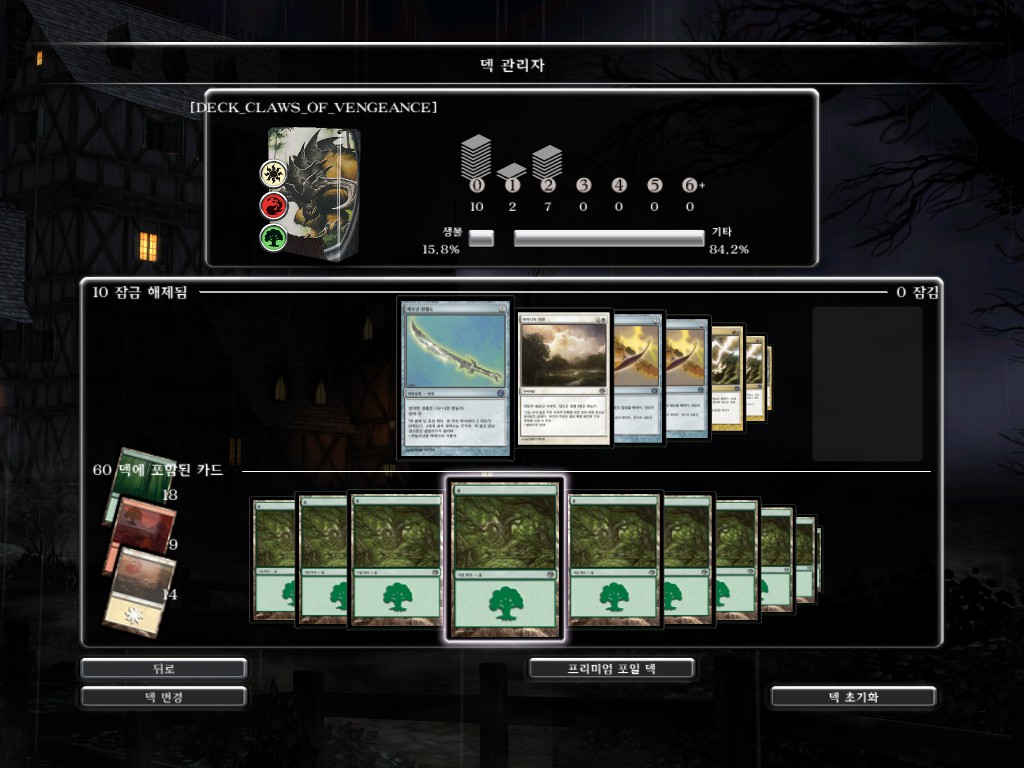The width and height of the screenshot is (1024, 768).
Task: Reset the deck with 덱 초기화
Action: [x=853, y=696]
